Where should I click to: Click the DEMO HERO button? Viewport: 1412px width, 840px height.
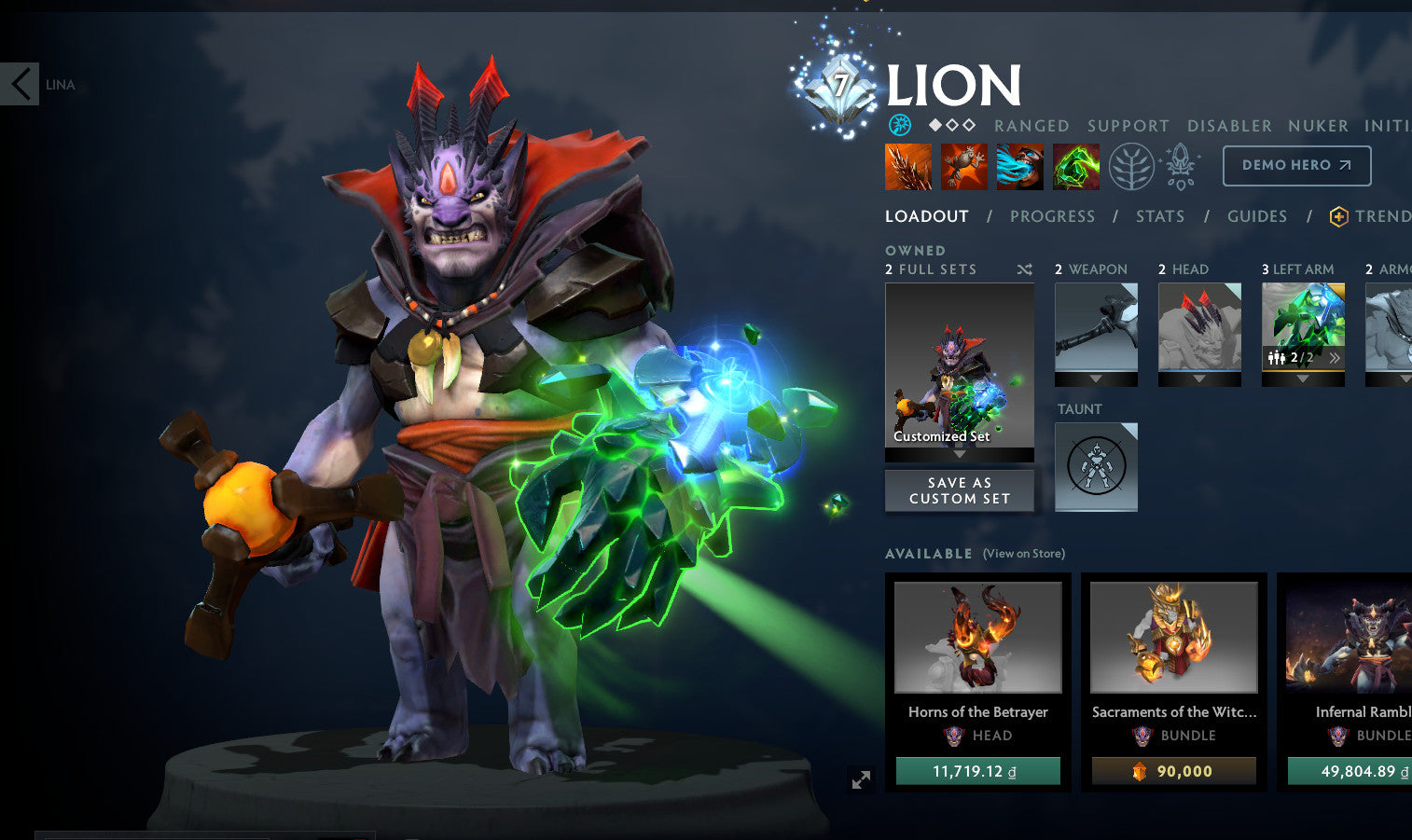pos(1296,165)
